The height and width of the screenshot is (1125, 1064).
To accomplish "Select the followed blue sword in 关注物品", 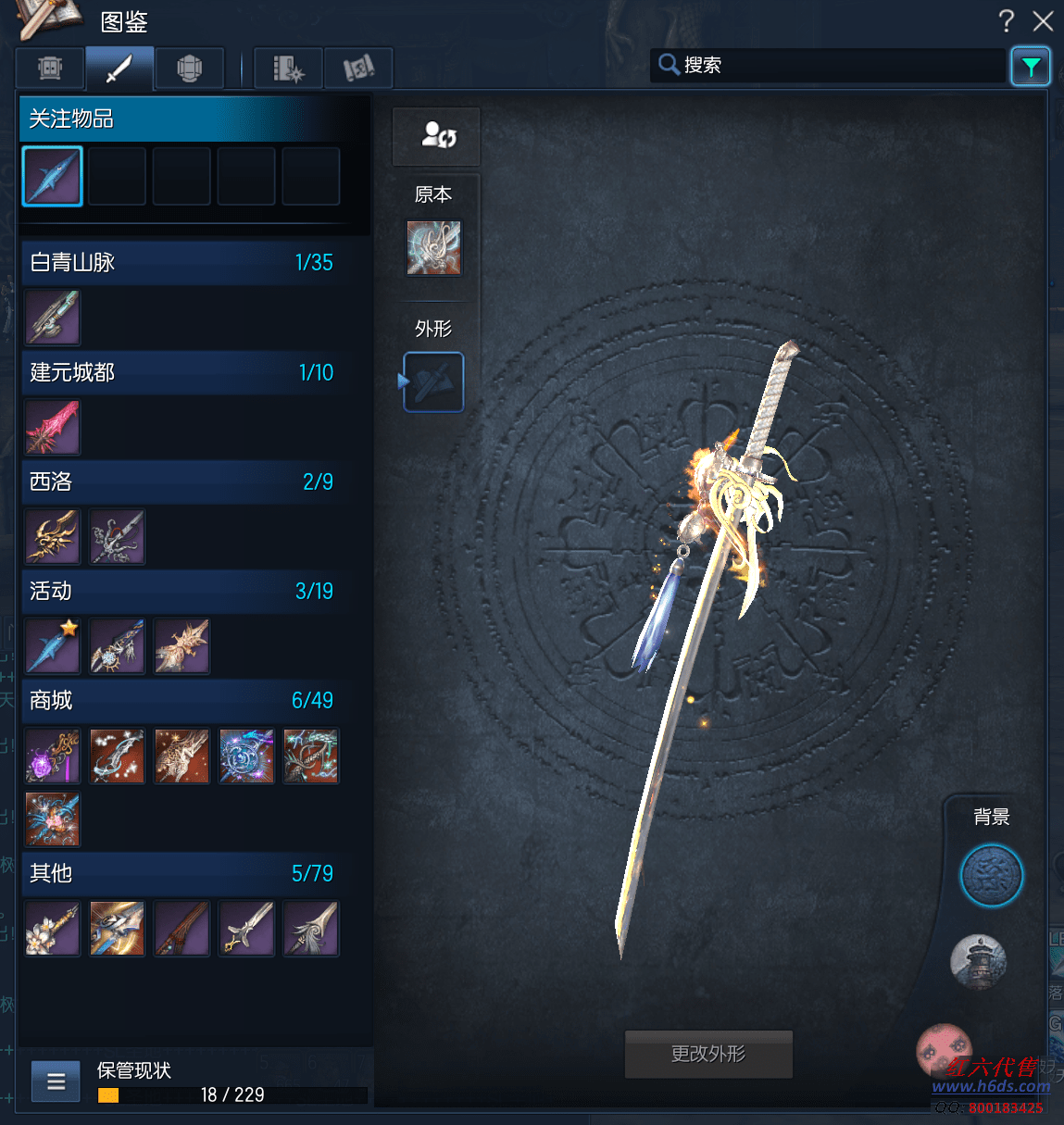I will pos(53,176).
